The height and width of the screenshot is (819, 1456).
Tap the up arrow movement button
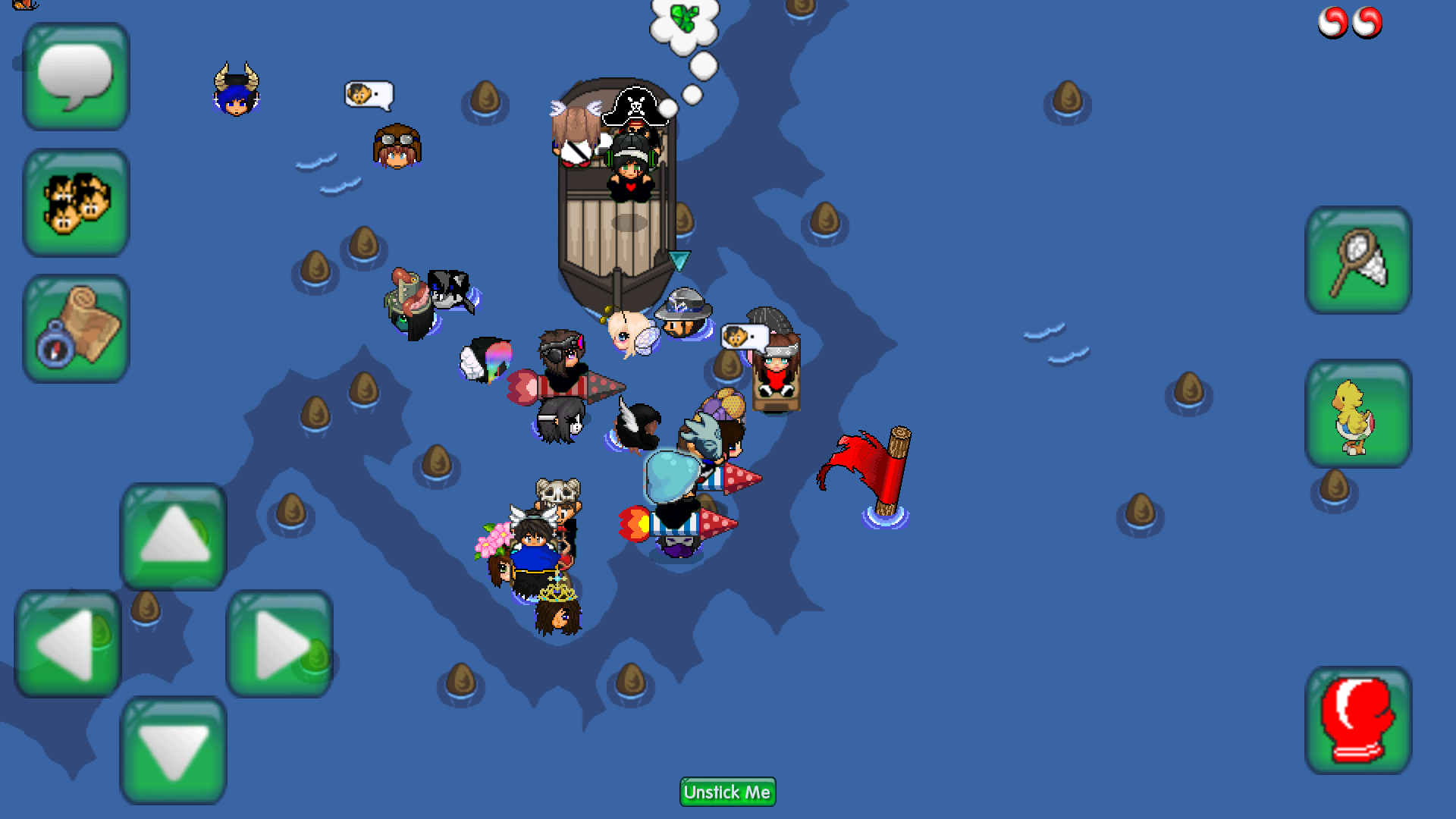(174, 536)
